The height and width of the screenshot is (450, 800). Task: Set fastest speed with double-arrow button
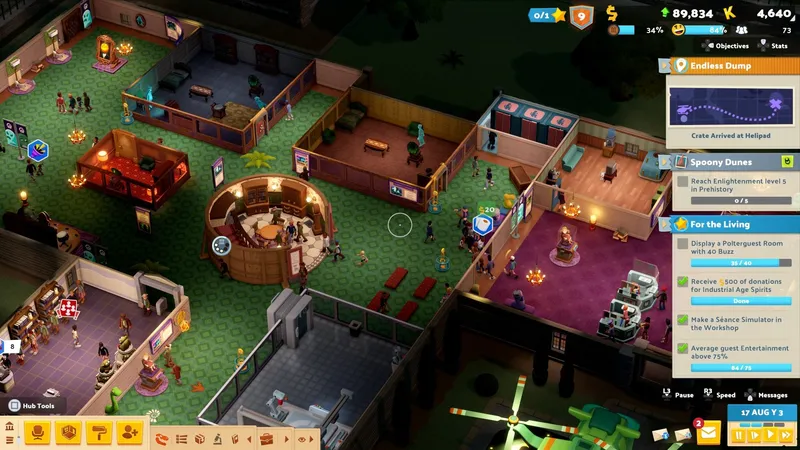[x=784, y=435]
